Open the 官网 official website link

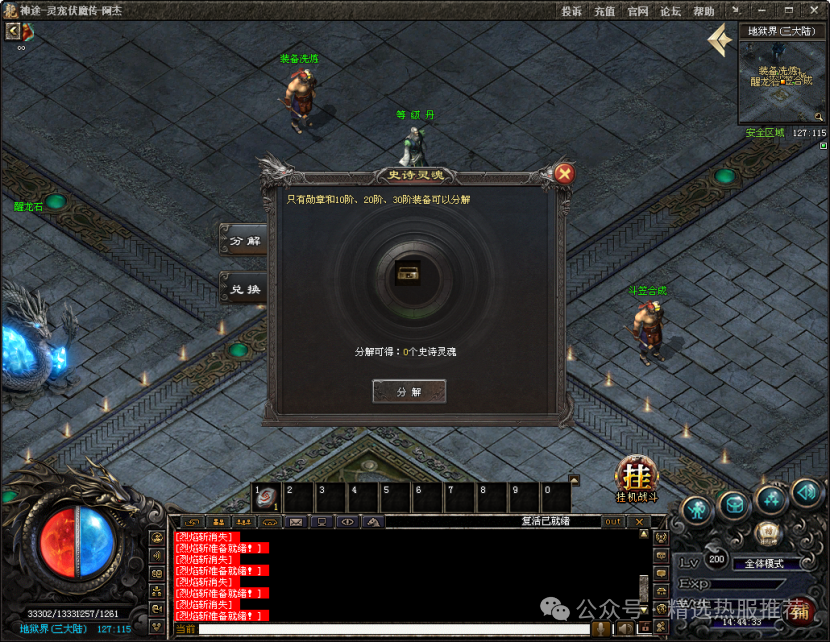point(637,11)
